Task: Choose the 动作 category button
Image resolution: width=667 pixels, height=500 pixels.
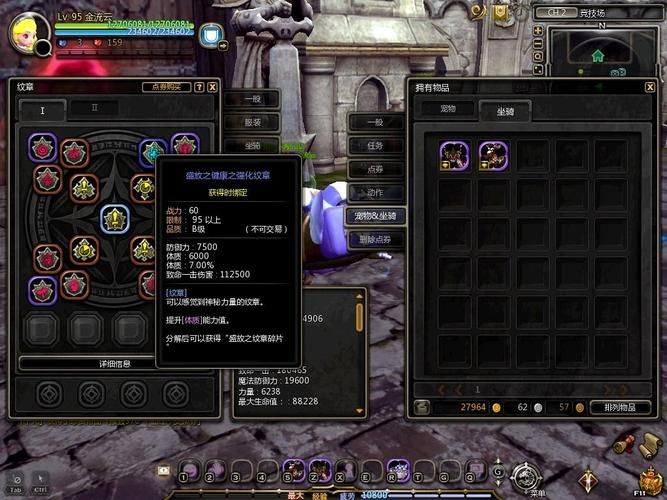Action: pyautogui.click(x=375, y=192)
